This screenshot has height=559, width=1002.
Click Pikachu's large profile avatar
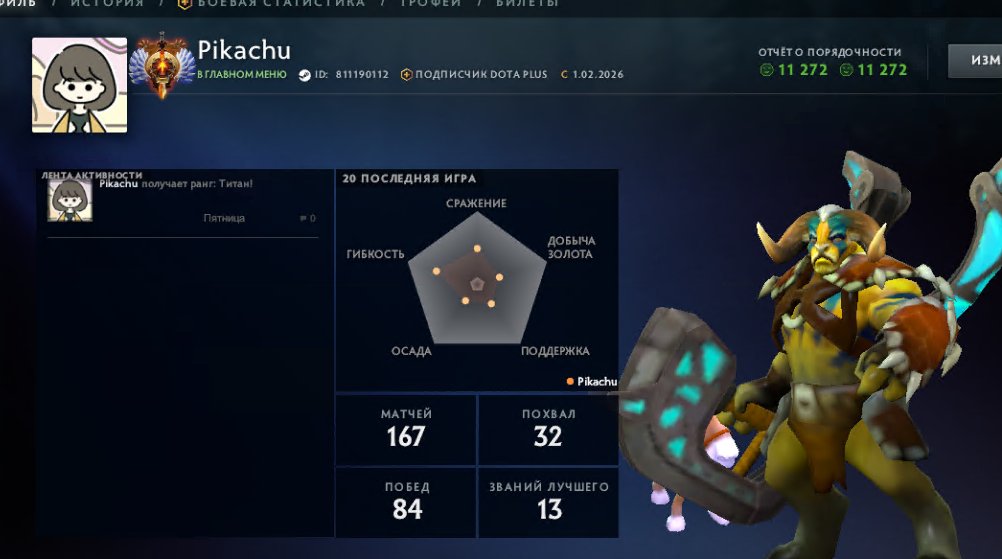[x=80, y=85]
